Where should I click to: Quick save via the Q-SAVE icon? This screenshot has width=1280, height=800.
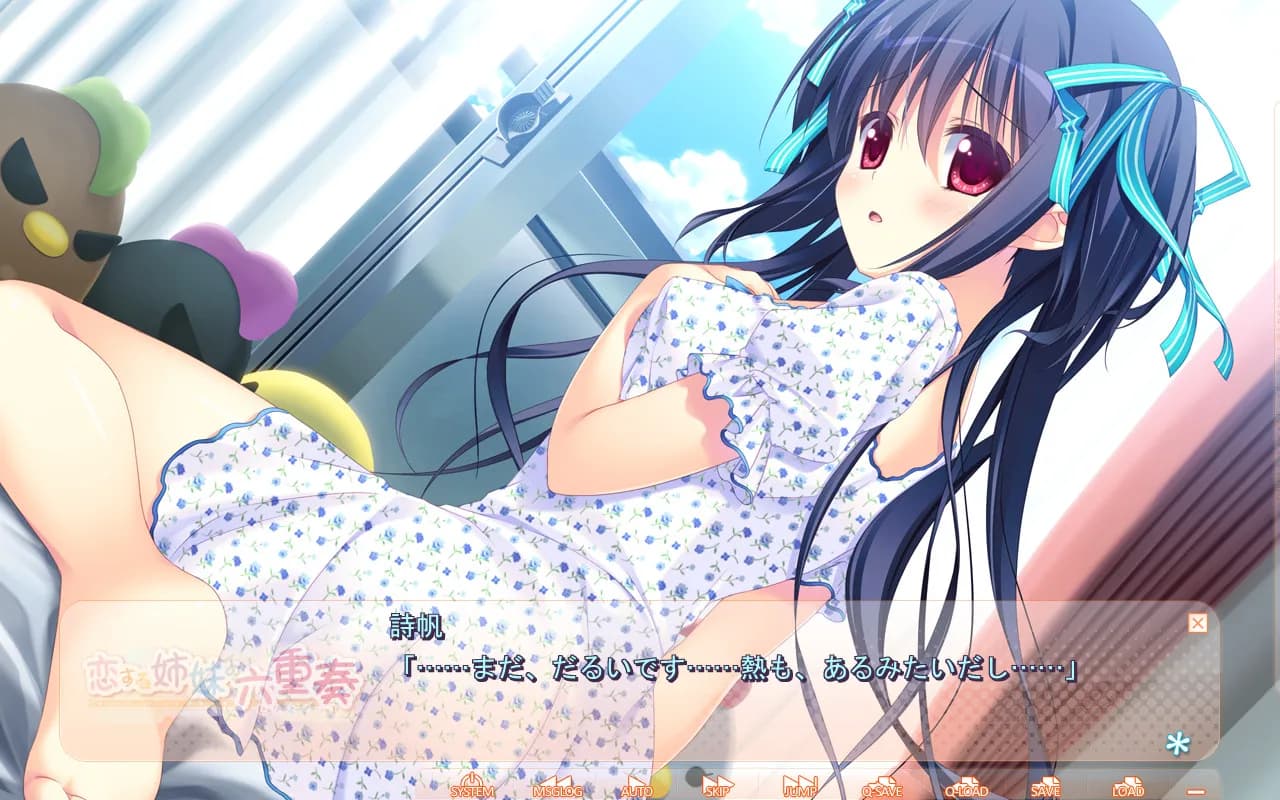pos(883,788)
